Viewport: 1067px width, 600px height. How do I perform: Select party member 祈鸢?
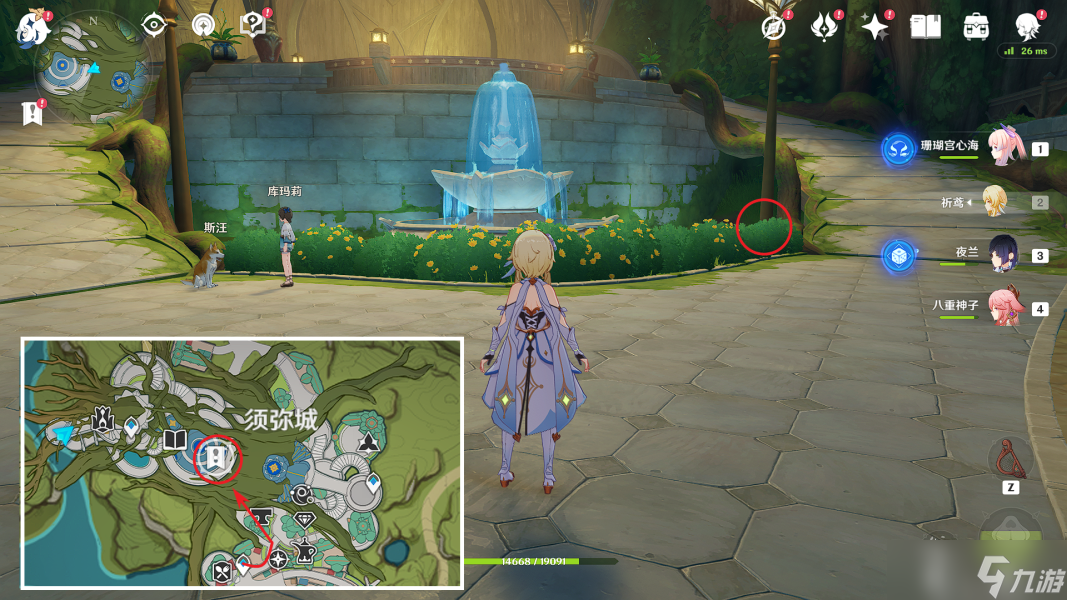point(995,202)
